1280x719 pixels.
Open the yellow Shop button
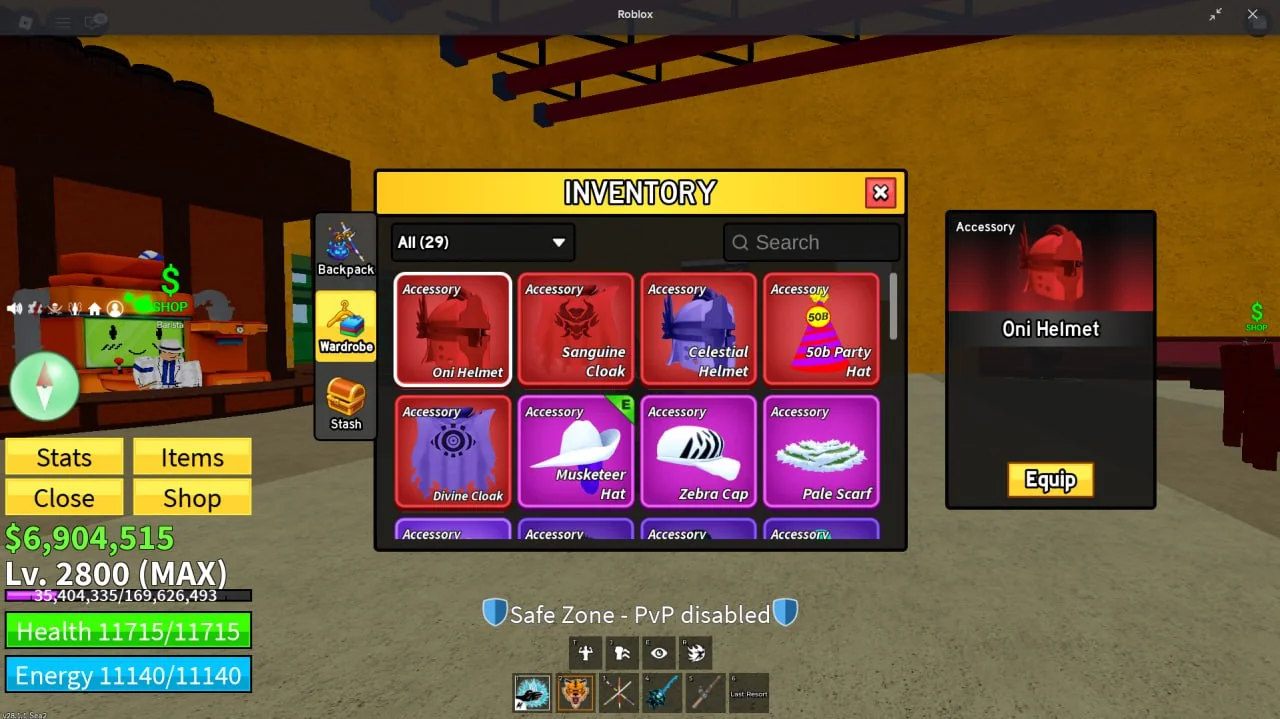click(192, 498)
